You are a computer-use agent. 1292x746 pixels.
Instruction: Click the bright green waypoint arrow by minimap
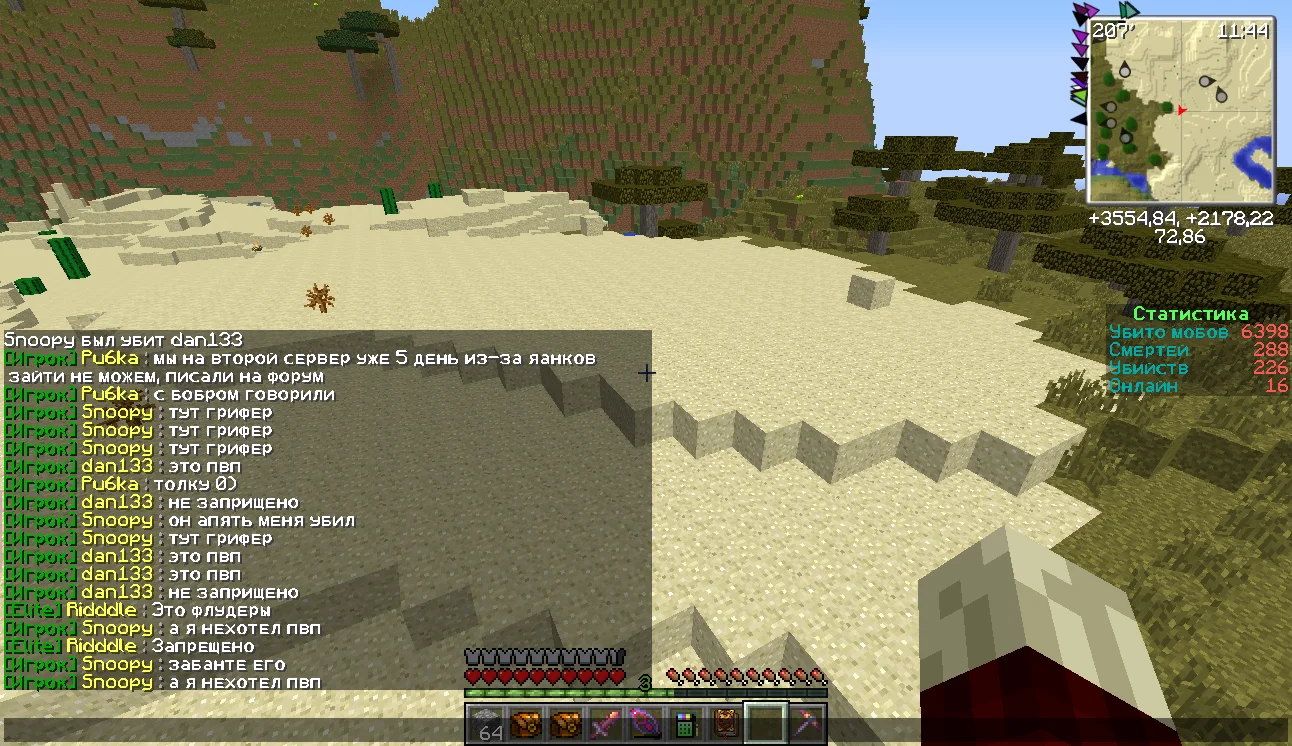click(1080, 96)
